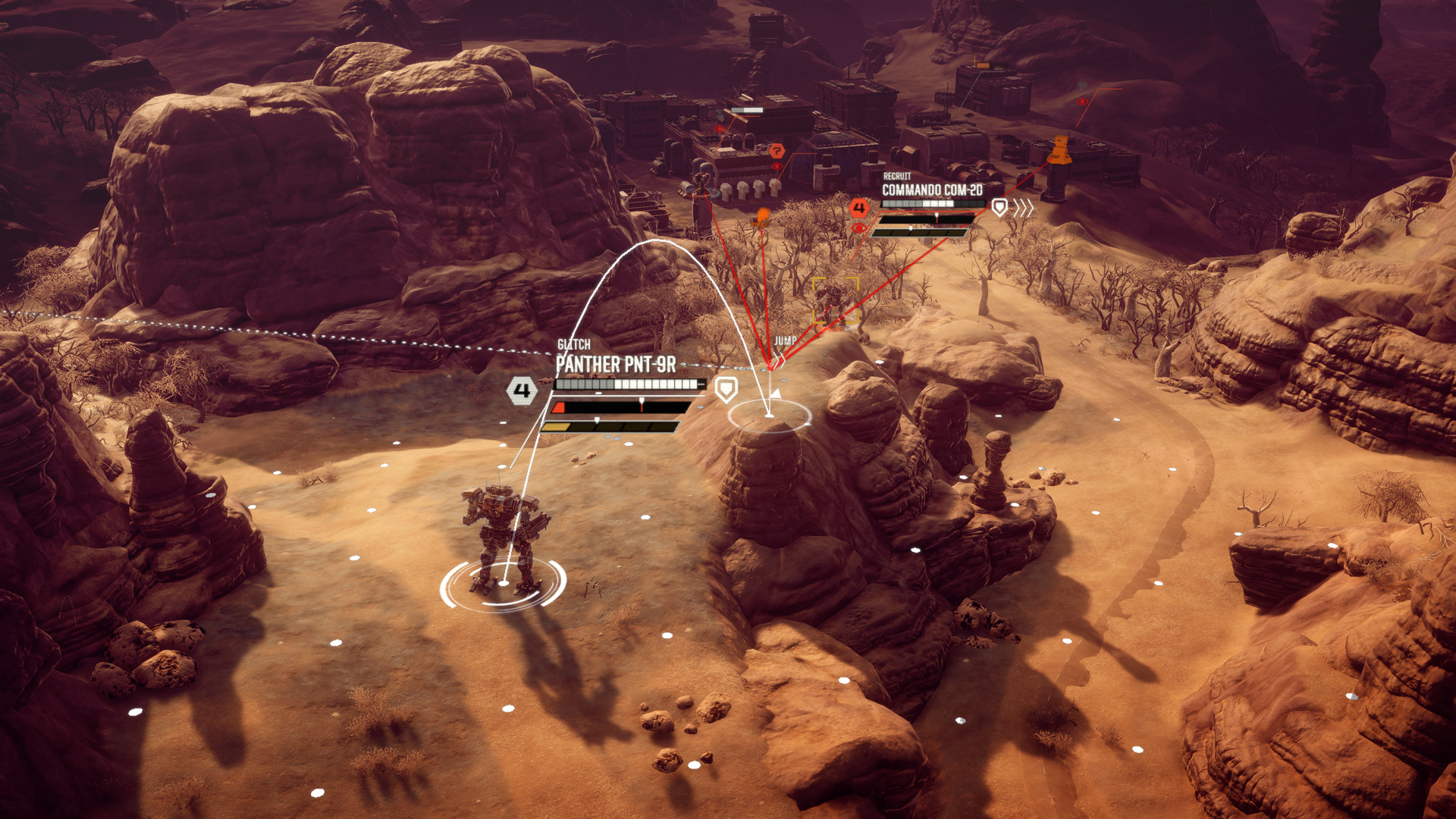The height and width of the screenshot is (819, 1456).
Task: Click the orange turret marker on the tower
Action: (x=1059, y=149)
